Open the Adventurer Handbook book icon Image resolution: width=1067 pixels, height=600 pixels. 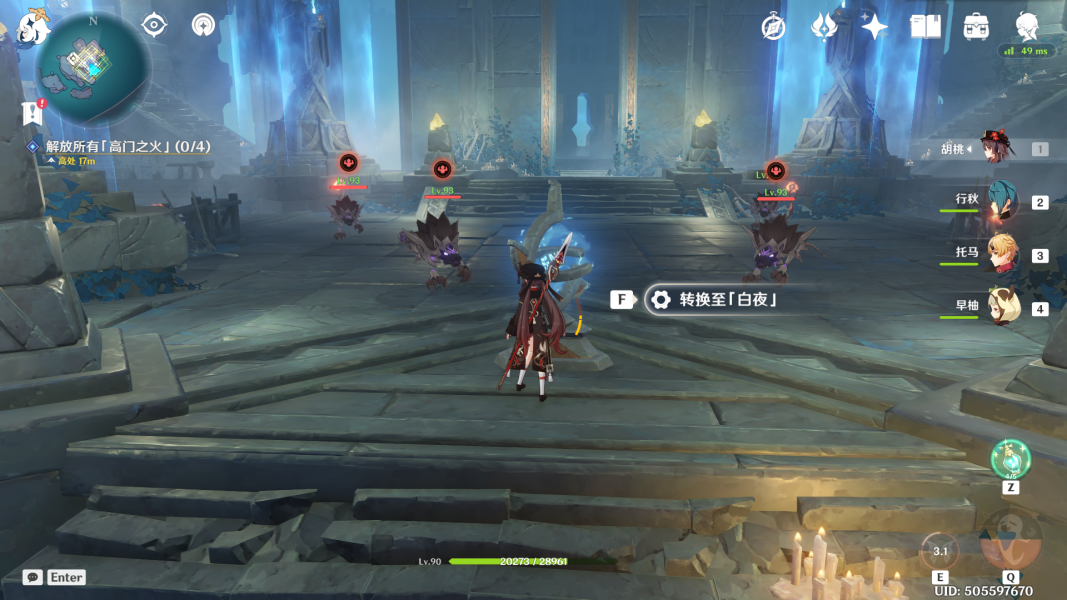coord(925,27)
